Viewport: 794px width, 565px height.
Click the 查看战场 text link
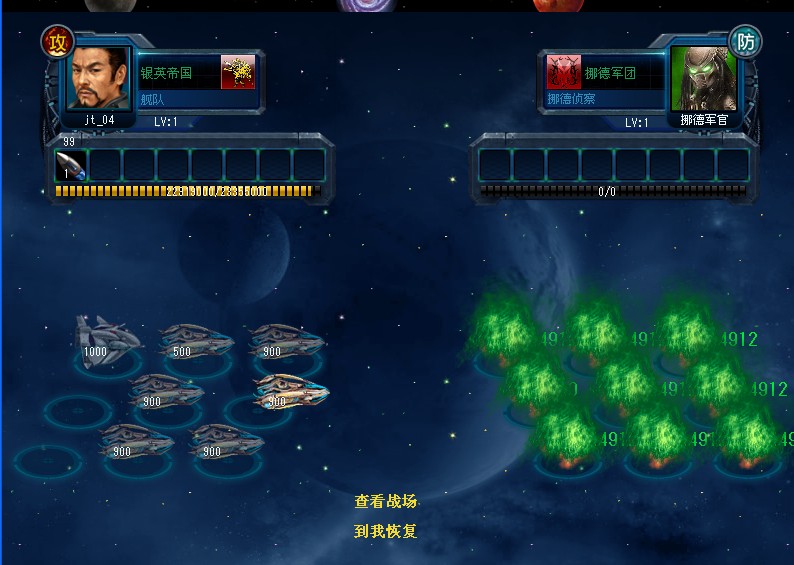pos(385,502)
